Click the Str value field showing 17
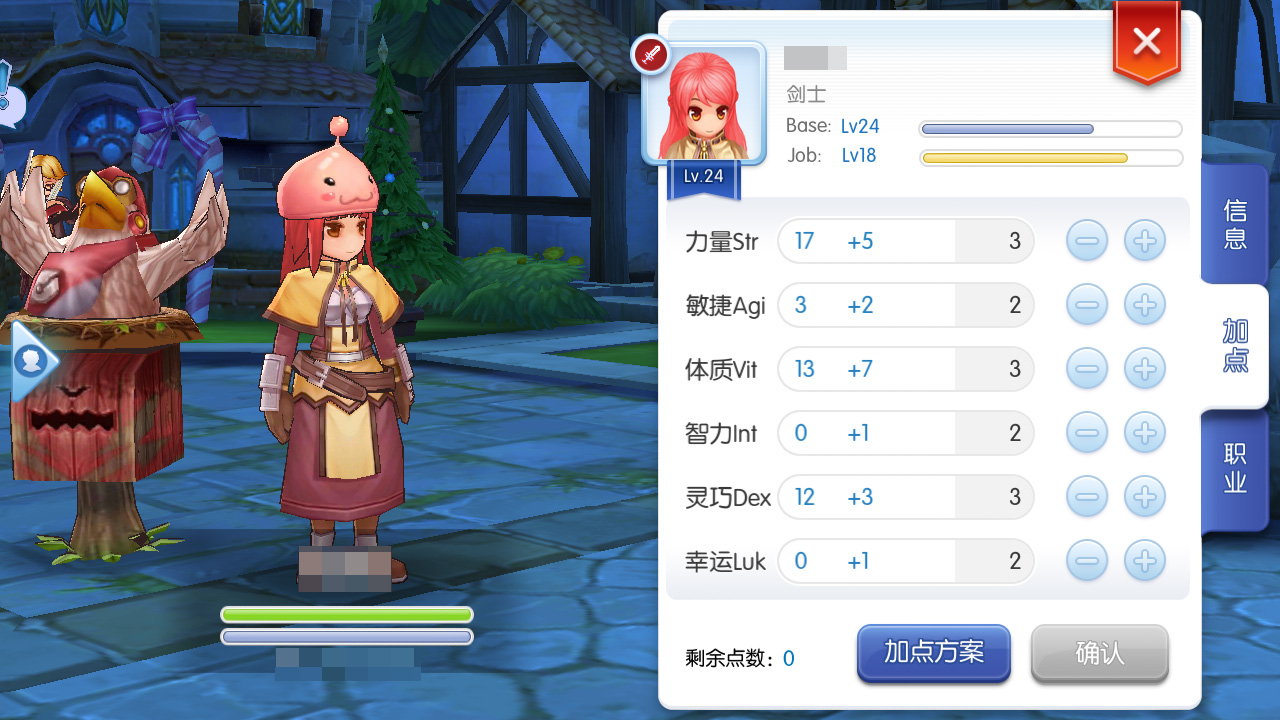The height and width of the screenshot is (720, 1280). 804,240
